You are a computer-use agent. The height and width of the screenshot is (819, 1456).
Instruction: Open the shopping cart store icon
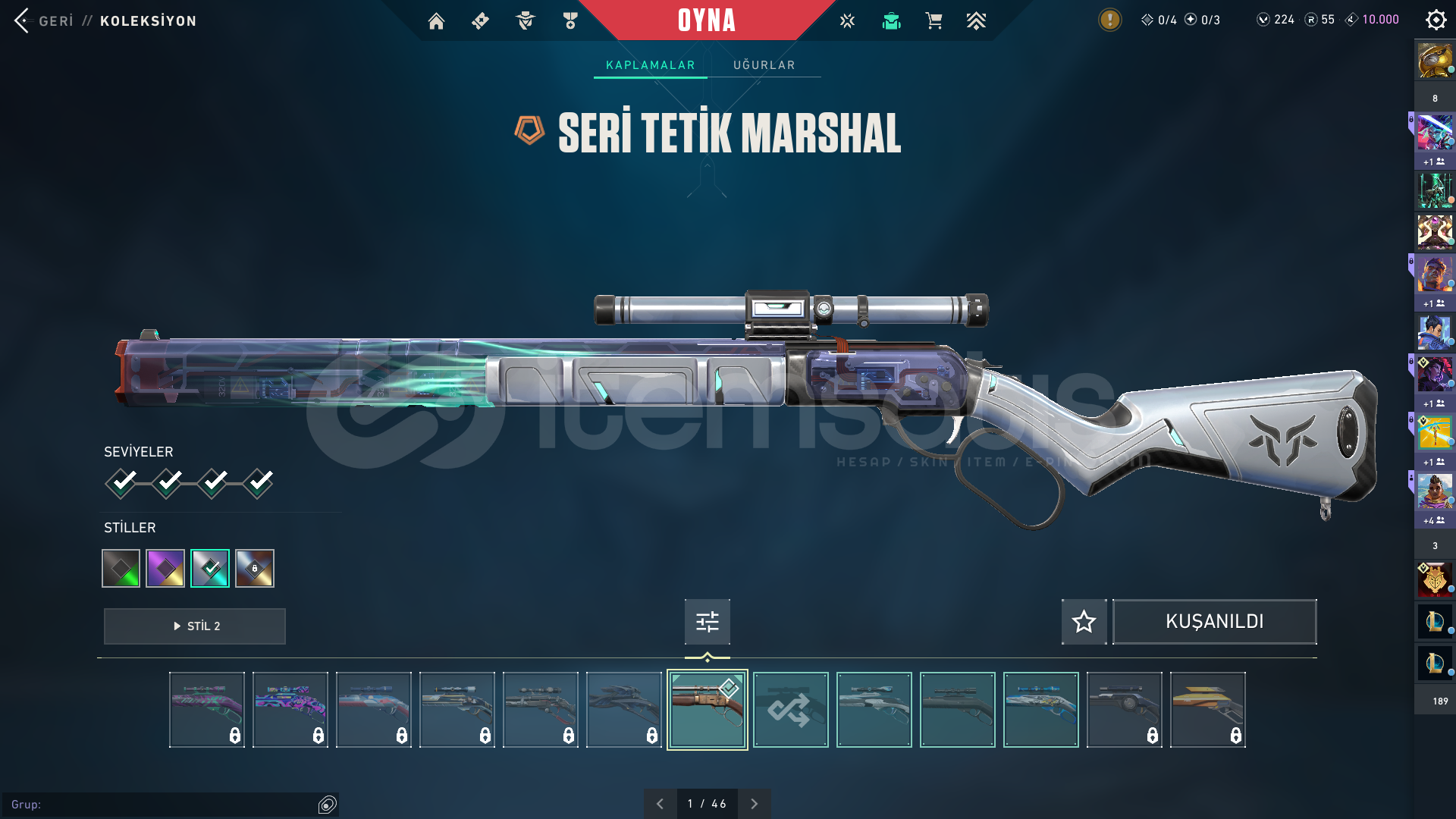(x=934, y=21)
